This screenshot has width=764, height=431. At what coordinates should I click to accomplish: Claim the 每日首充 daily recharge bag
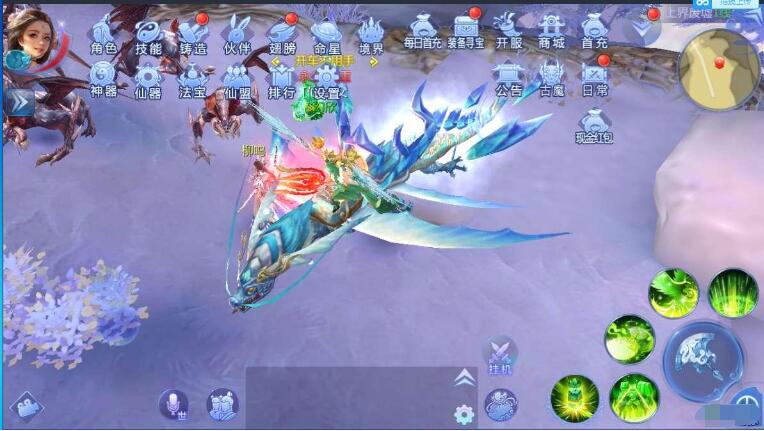coord(423,30)
